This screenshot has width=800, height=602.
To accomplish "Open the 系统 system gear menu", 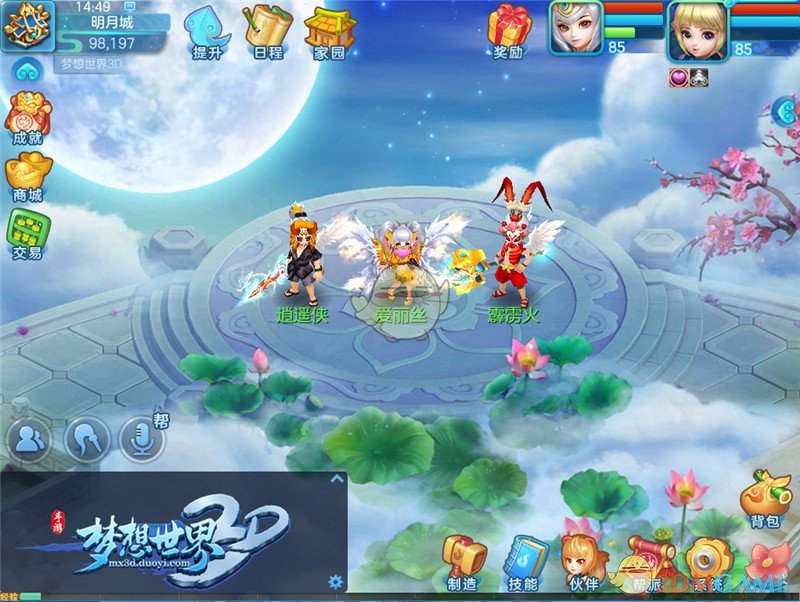I will click(x=708, y=562).
